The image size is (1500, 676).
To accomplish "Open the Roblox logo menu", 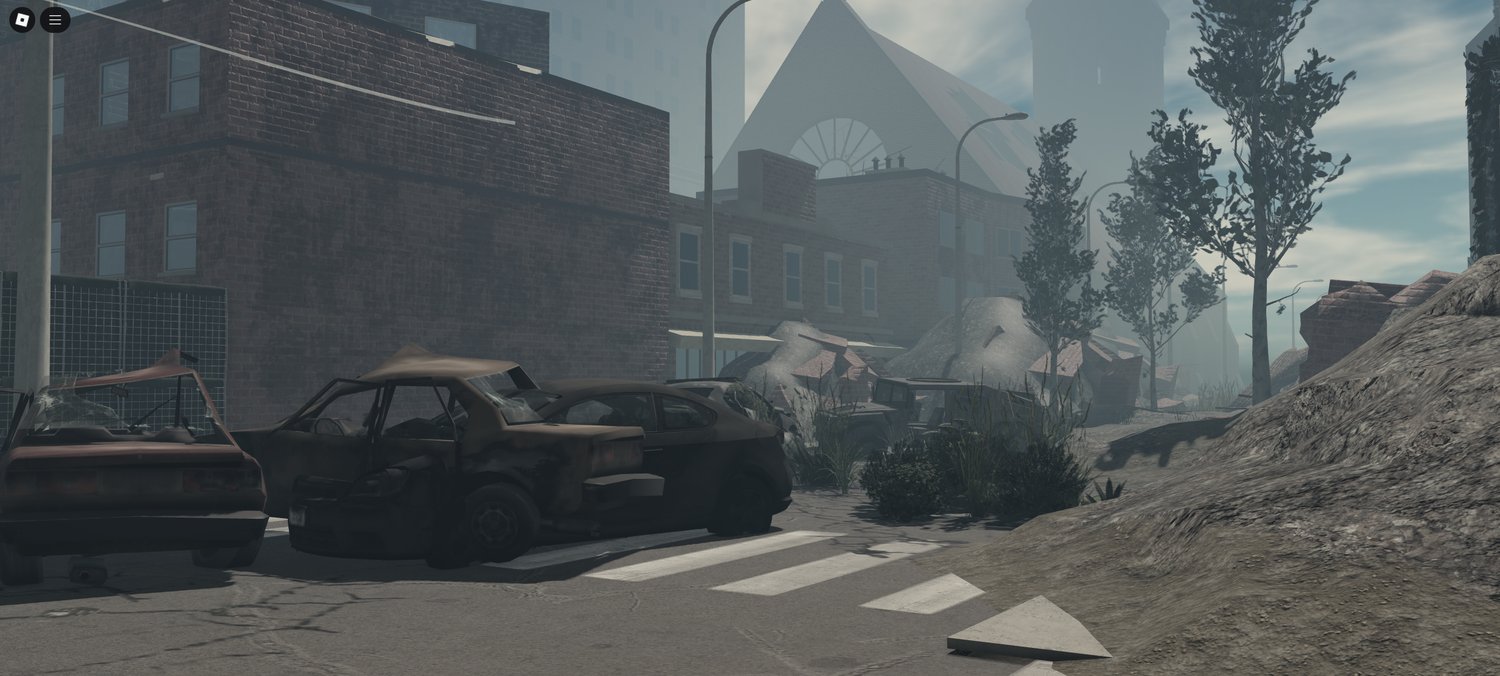I will 22,19.
